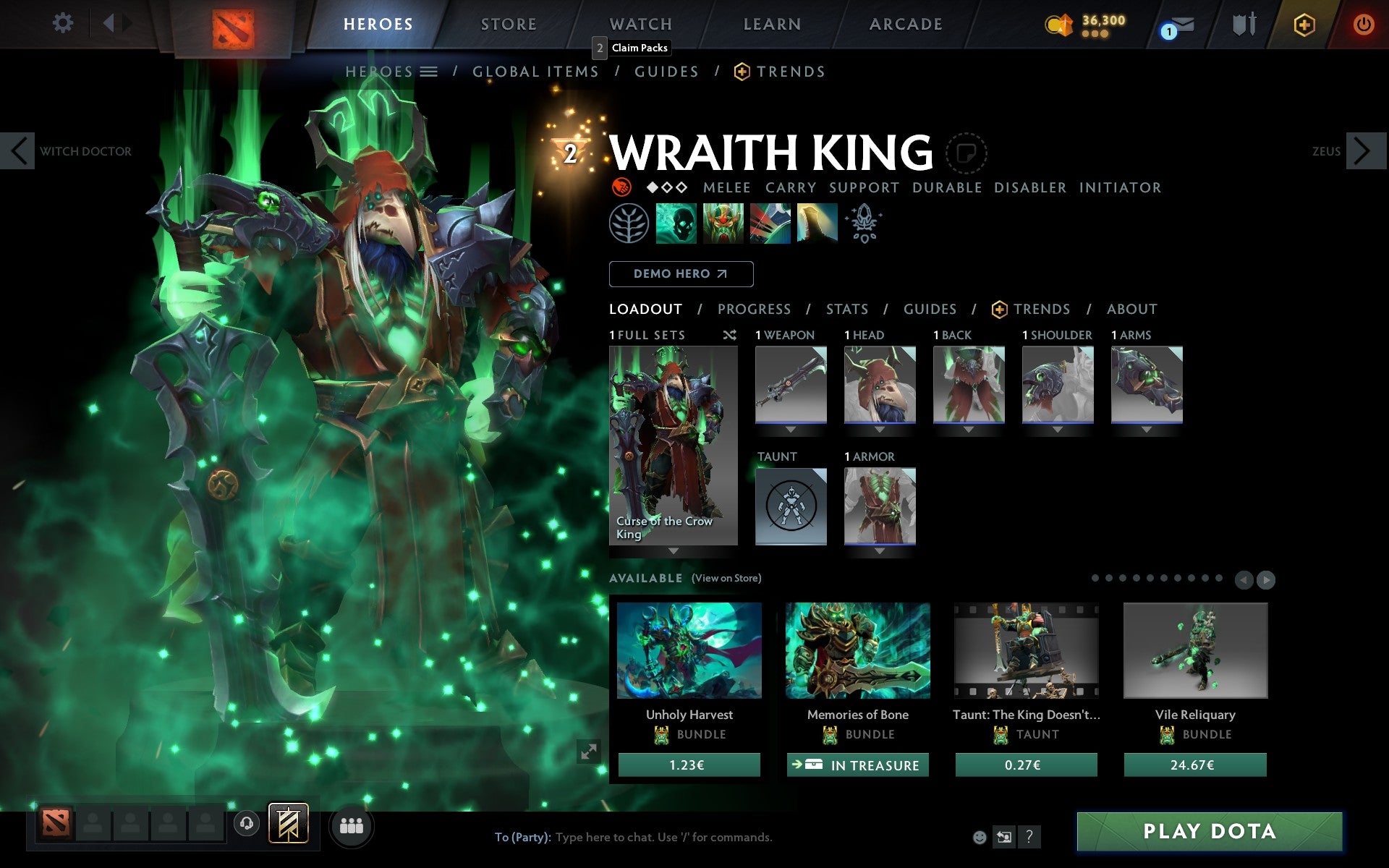The width and height of the screenshot is (1389, 868).
Task: Toggle shuffle next to 1 Full Sets
Action: tap(730, 335)
